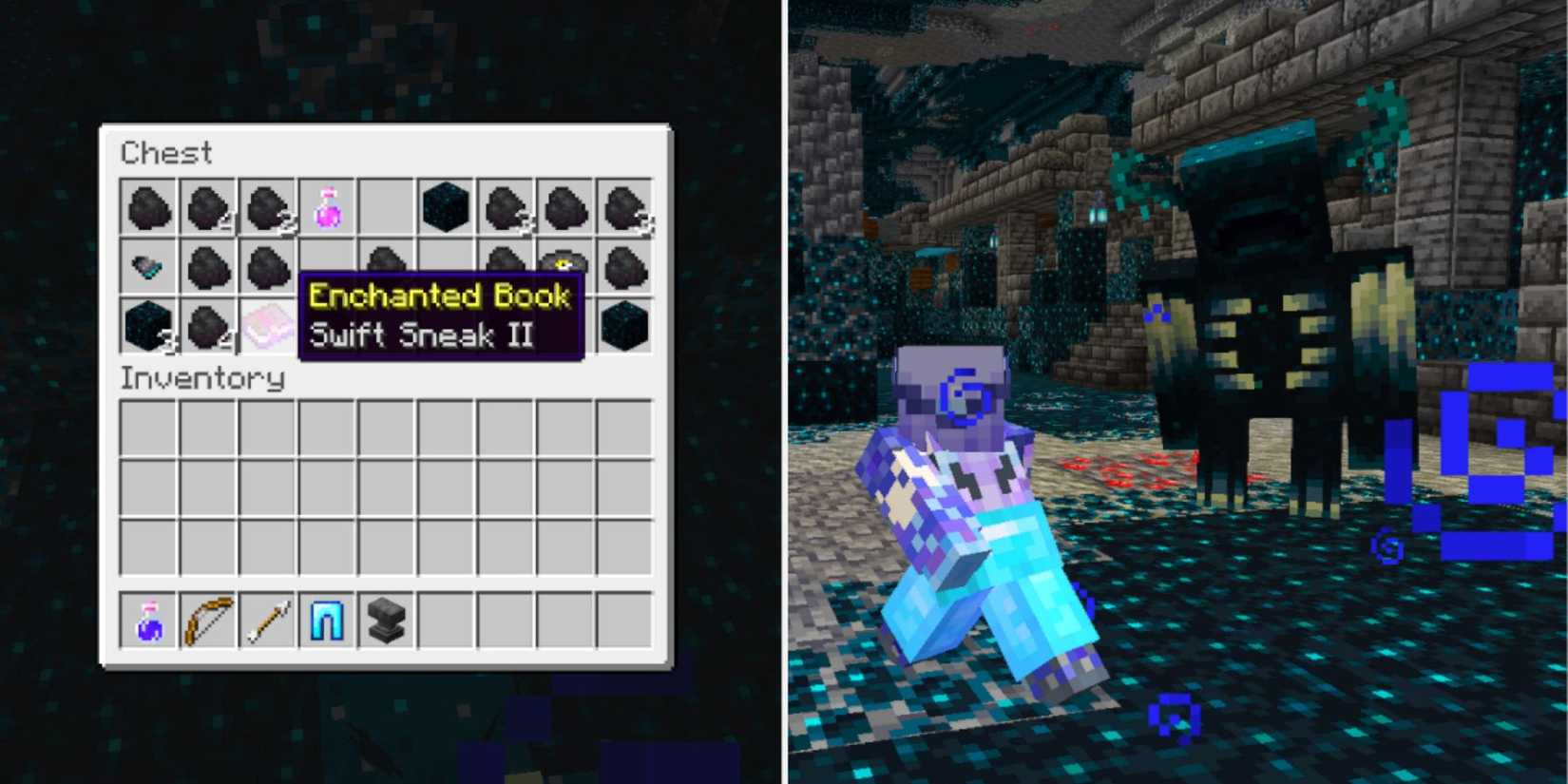Select the bow in the hotbar
This screenshot has width=1568, height=784.
tap(207, 621)
